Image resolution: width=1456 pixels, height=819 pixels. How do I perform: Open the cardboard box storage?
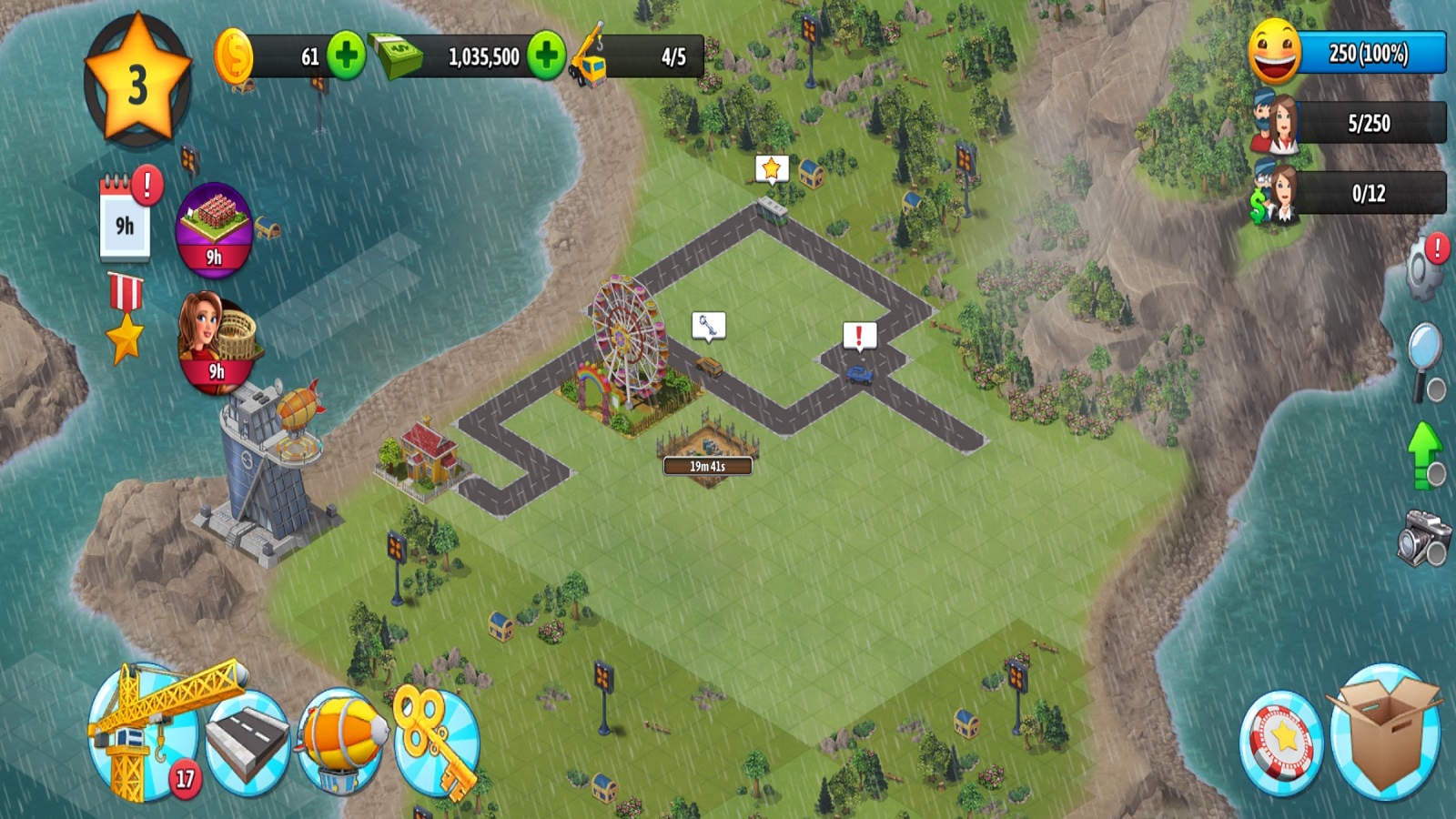point(1385,733)
